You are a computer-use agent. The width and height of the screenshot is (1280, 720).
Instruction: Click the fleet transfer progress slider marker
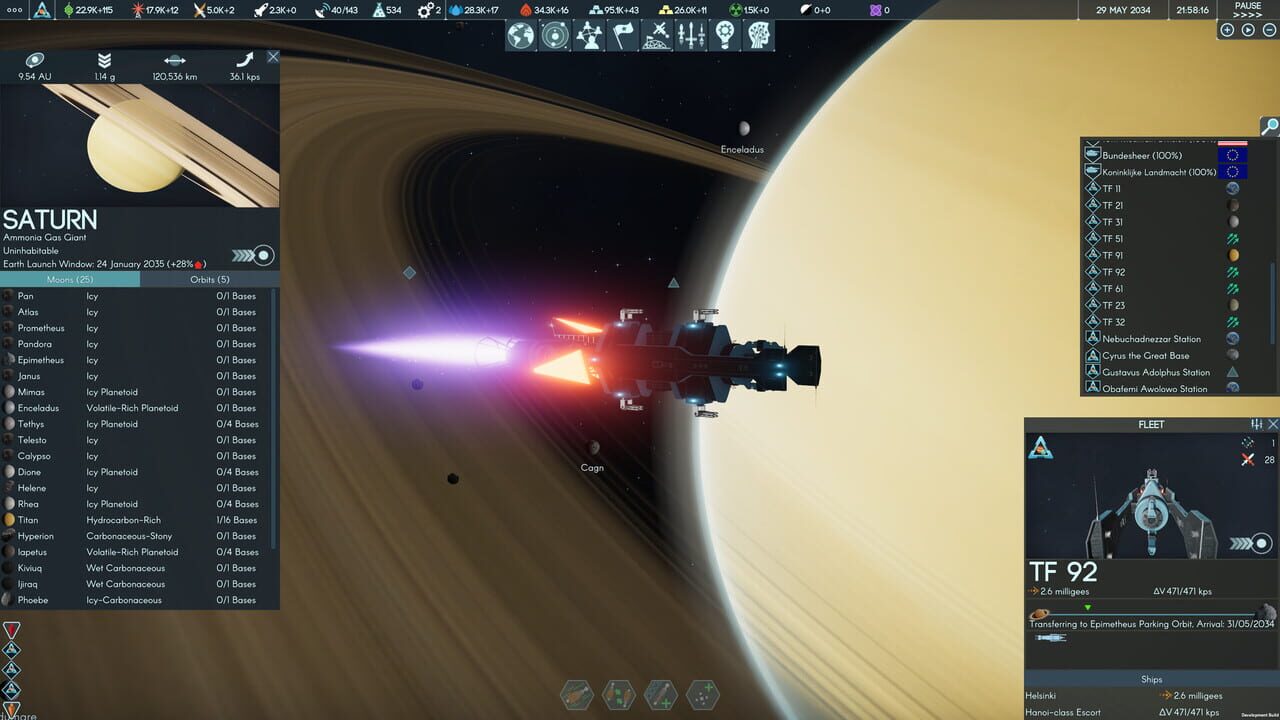coord(1088,607)
